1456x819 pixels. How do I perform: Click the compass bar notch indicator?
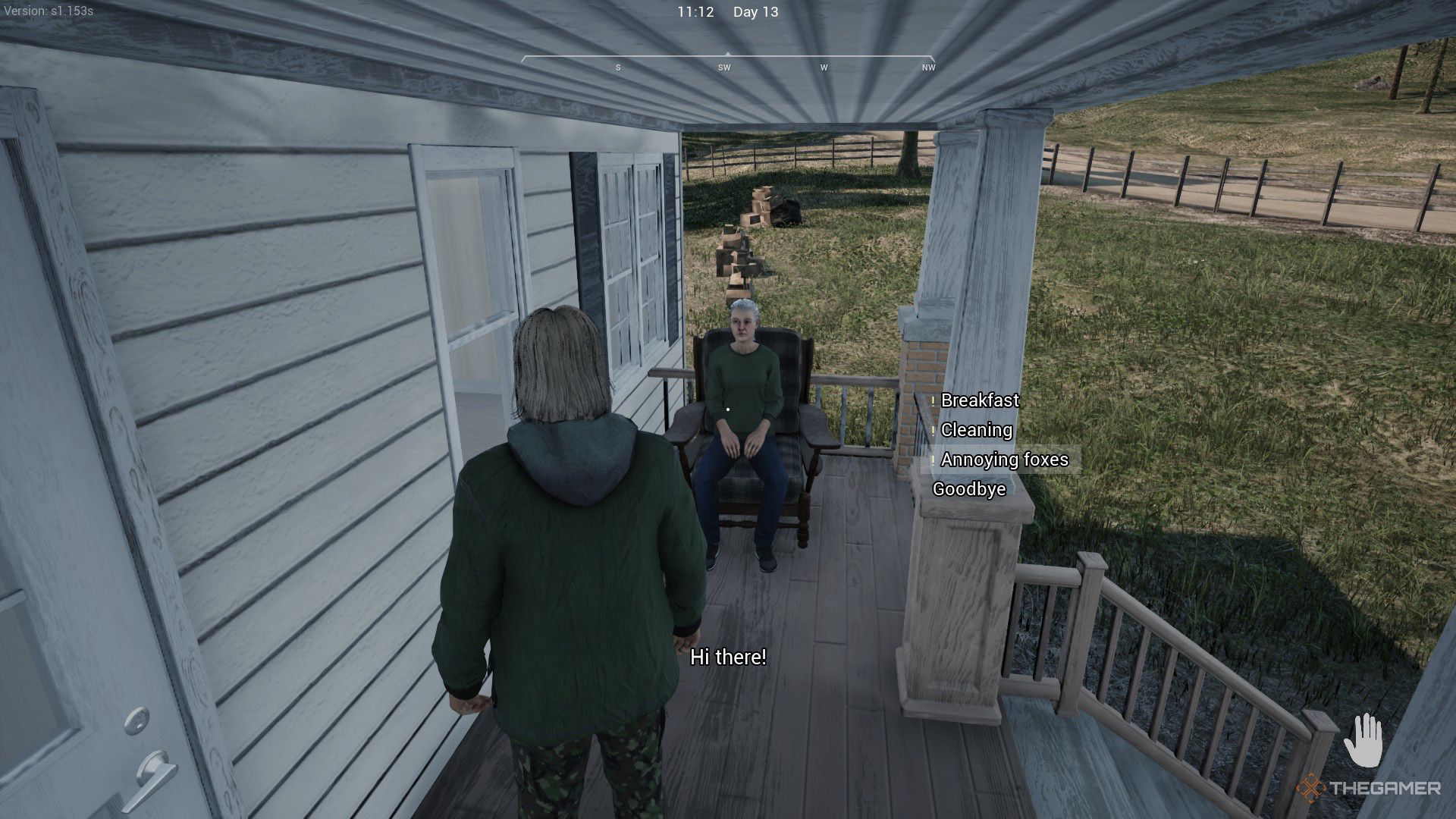(730, 54)
